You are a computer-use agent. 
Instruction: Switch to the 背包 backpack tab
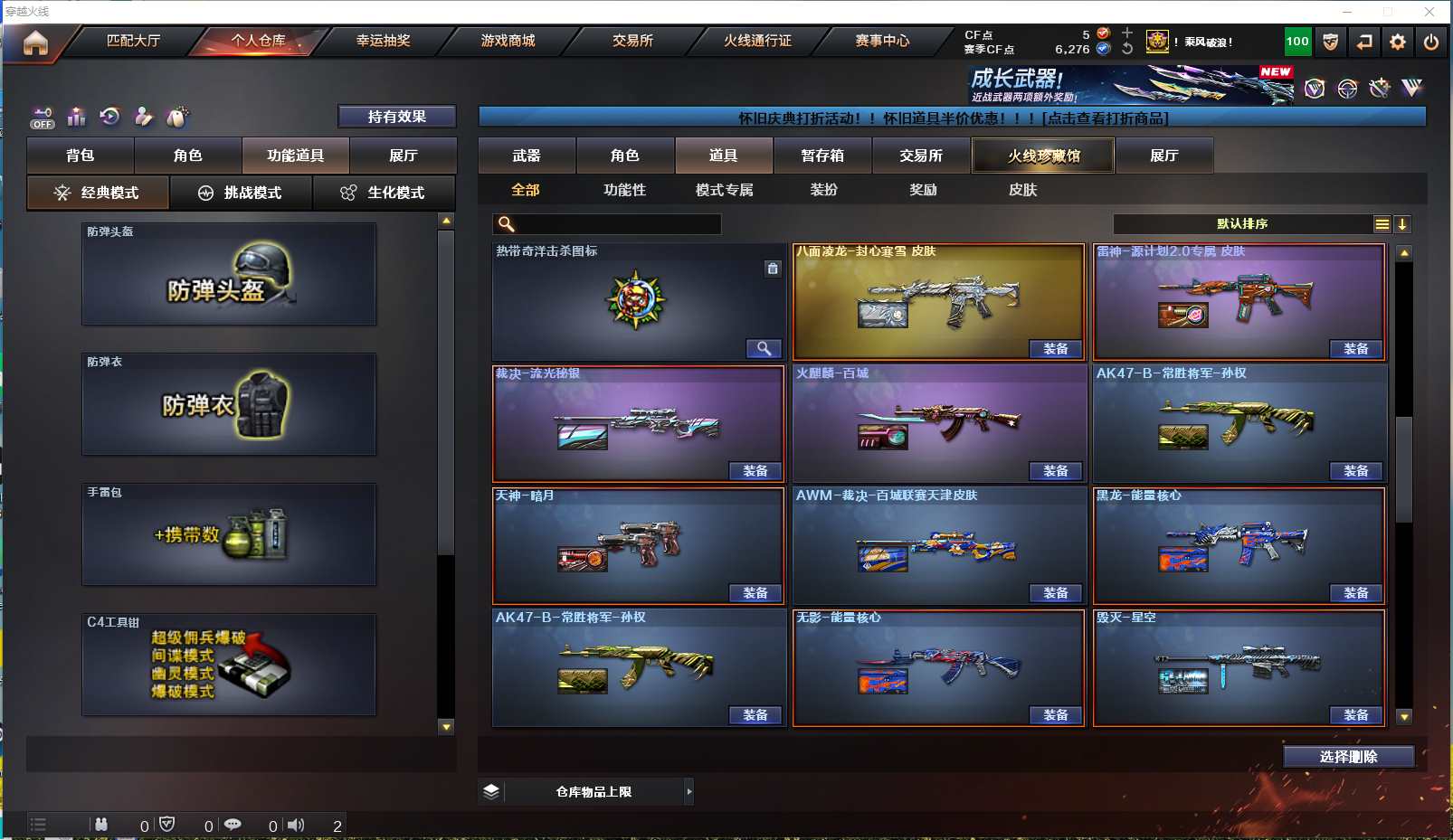point(81,156)
